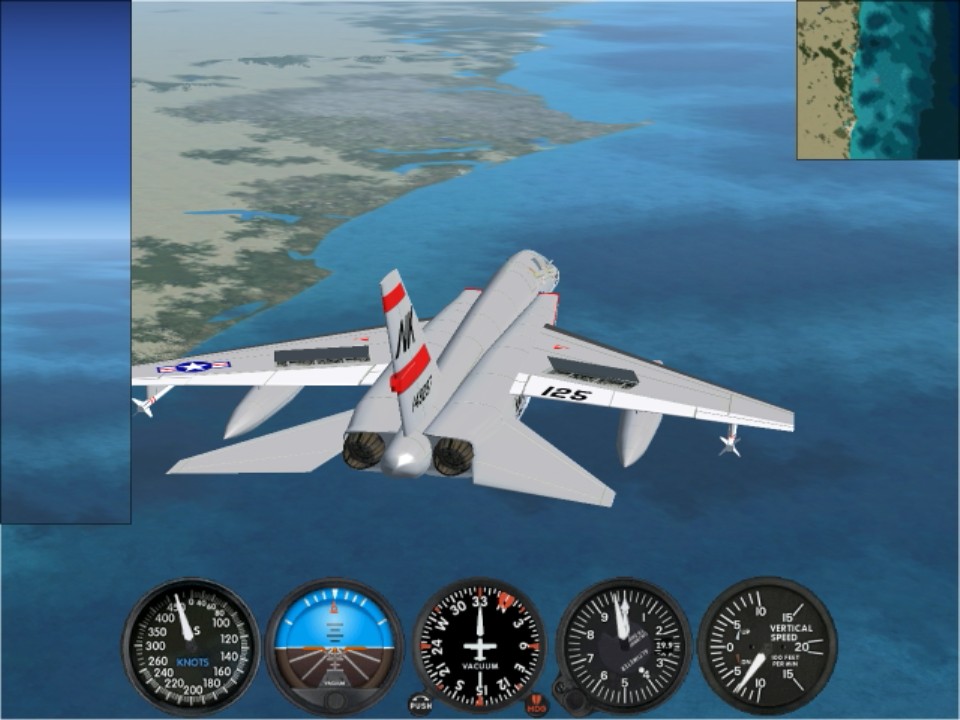Turn the PUSH knob on the heading gauge
The height and width of the screenshot is (720, 960).
click(421, 703)
